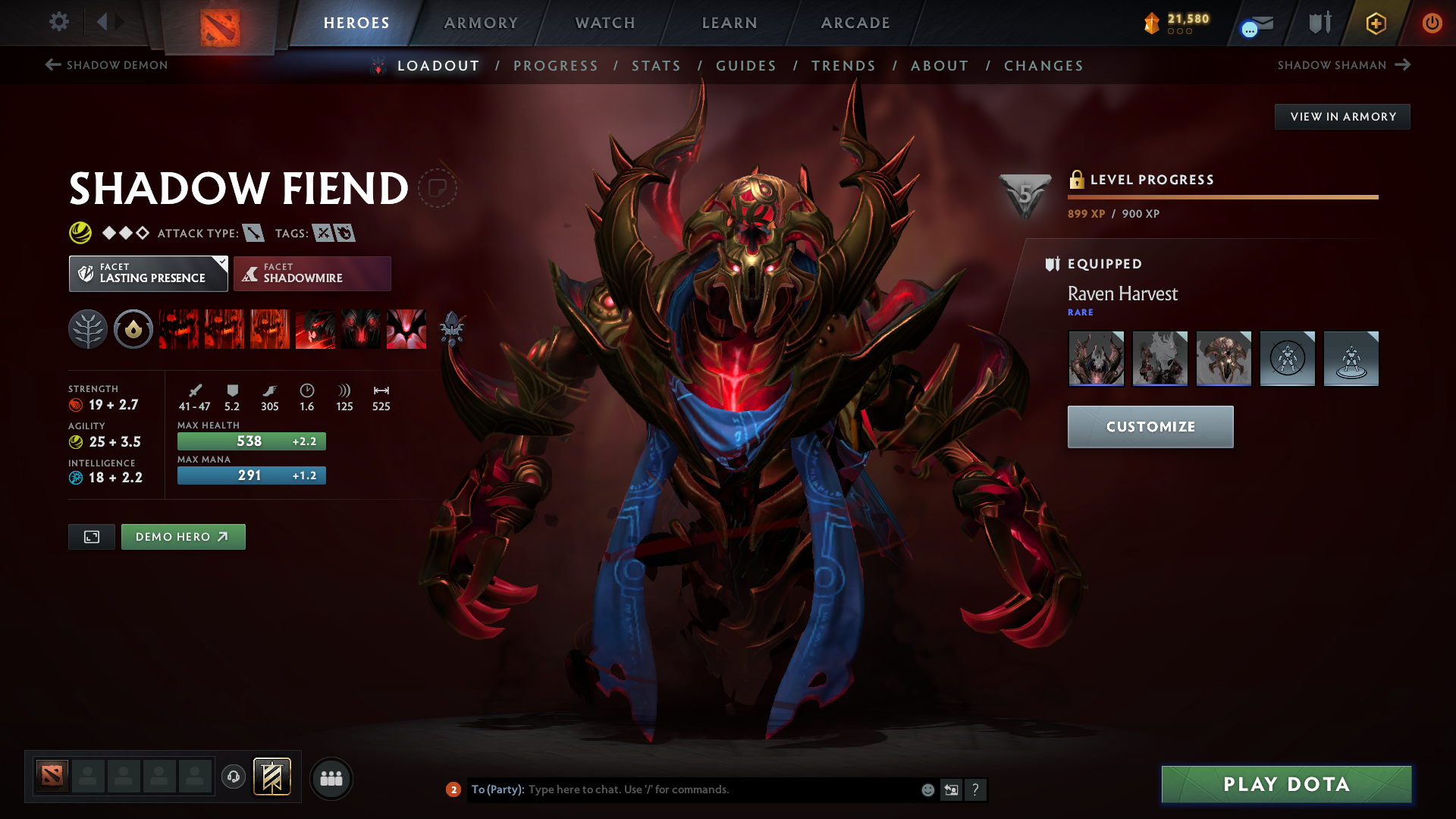1456x819 pixels.
Task: Open the settings gear in top left
Action: [59, 22]
